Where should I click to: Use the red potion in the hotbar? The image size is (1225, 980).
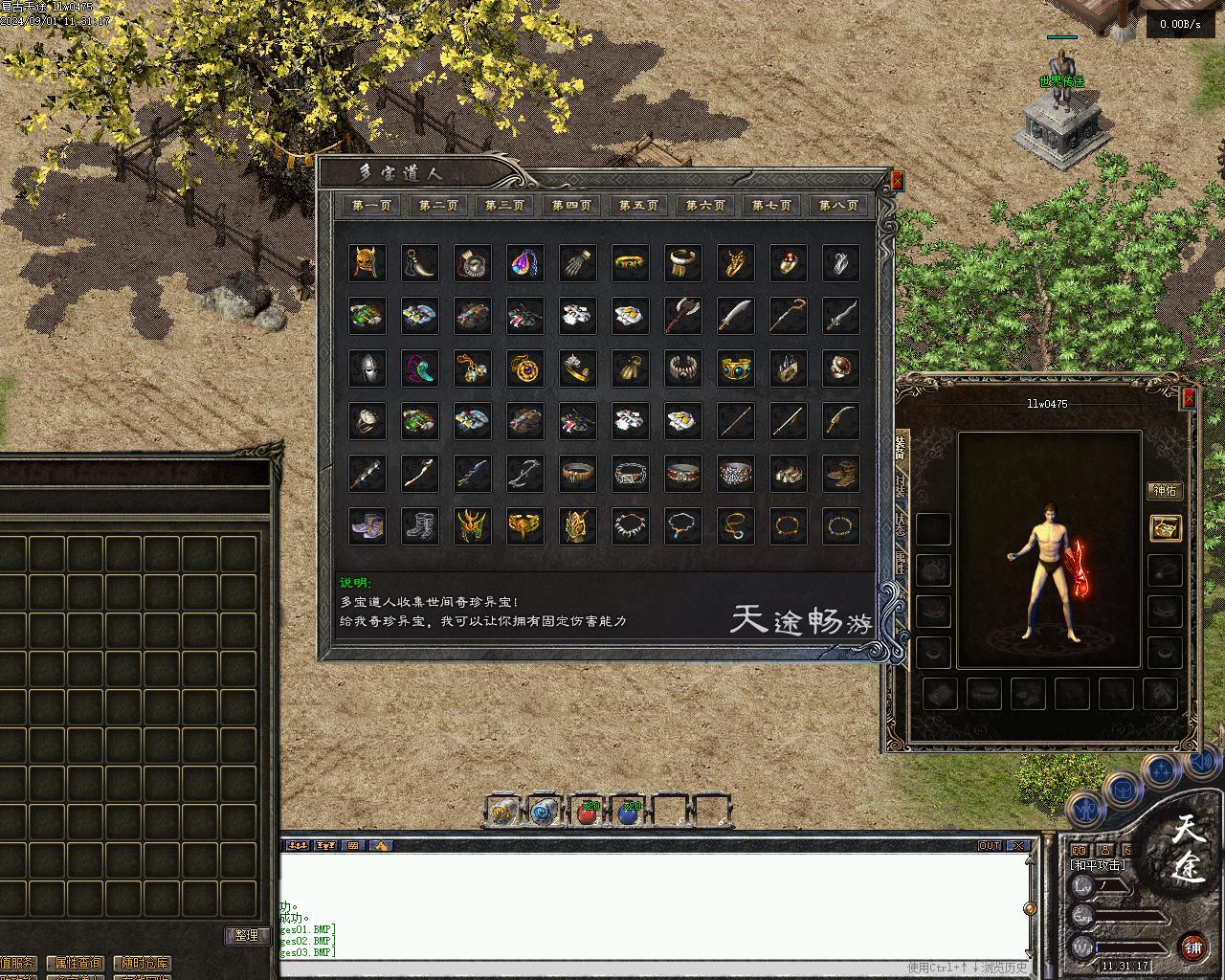click(588, 813)
